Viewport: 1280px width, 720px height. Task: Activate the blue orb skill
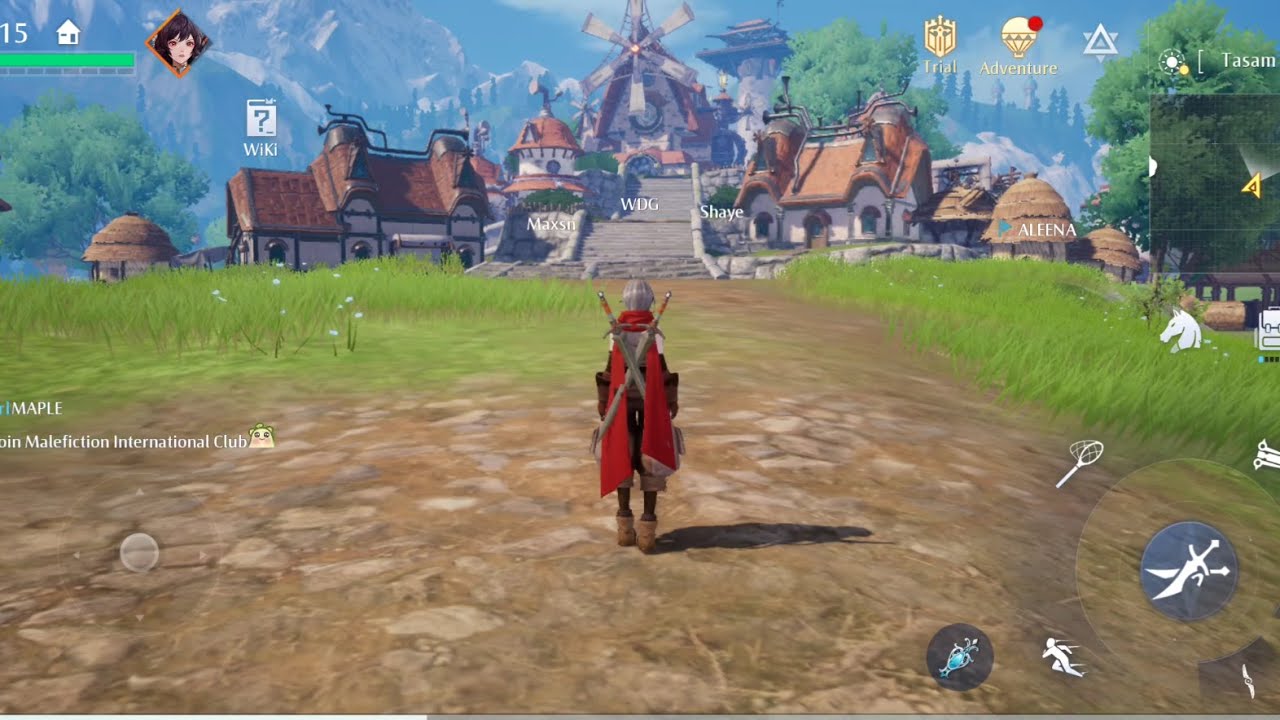[959, 657]
